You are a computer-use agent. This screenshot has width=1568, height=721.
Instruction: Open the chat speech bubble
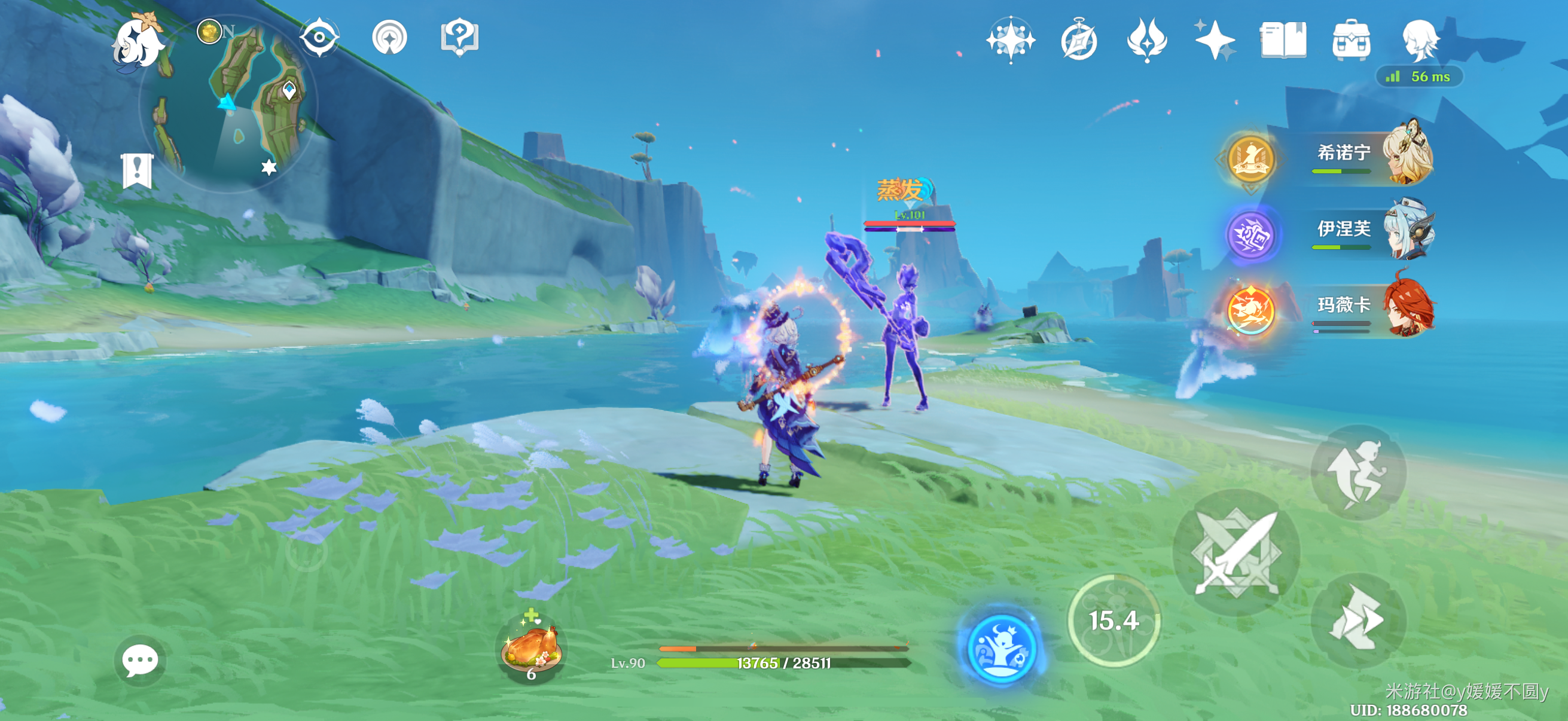click(139, 660)
